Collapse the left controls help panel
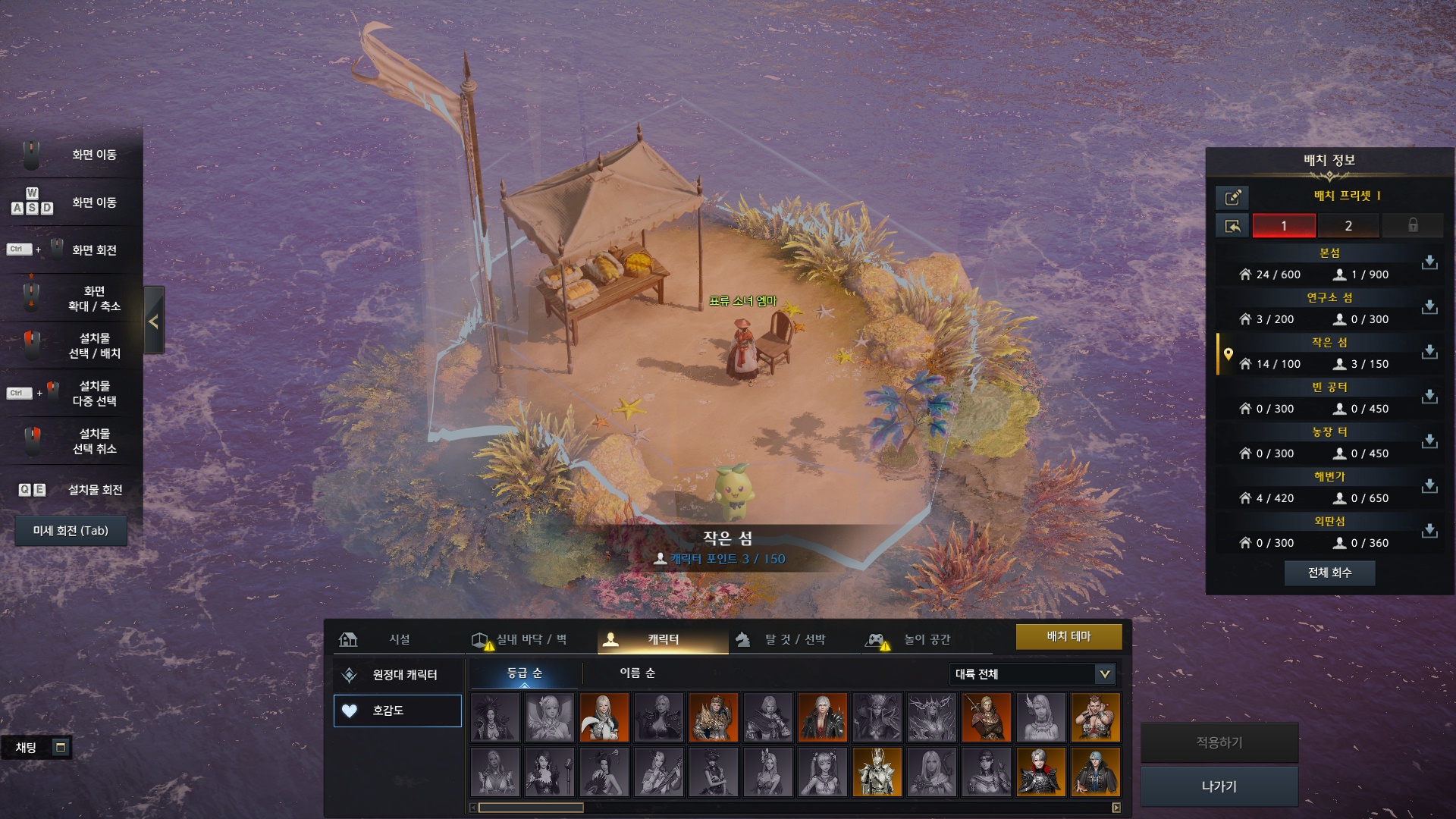1456x819 pixels. 154,322
